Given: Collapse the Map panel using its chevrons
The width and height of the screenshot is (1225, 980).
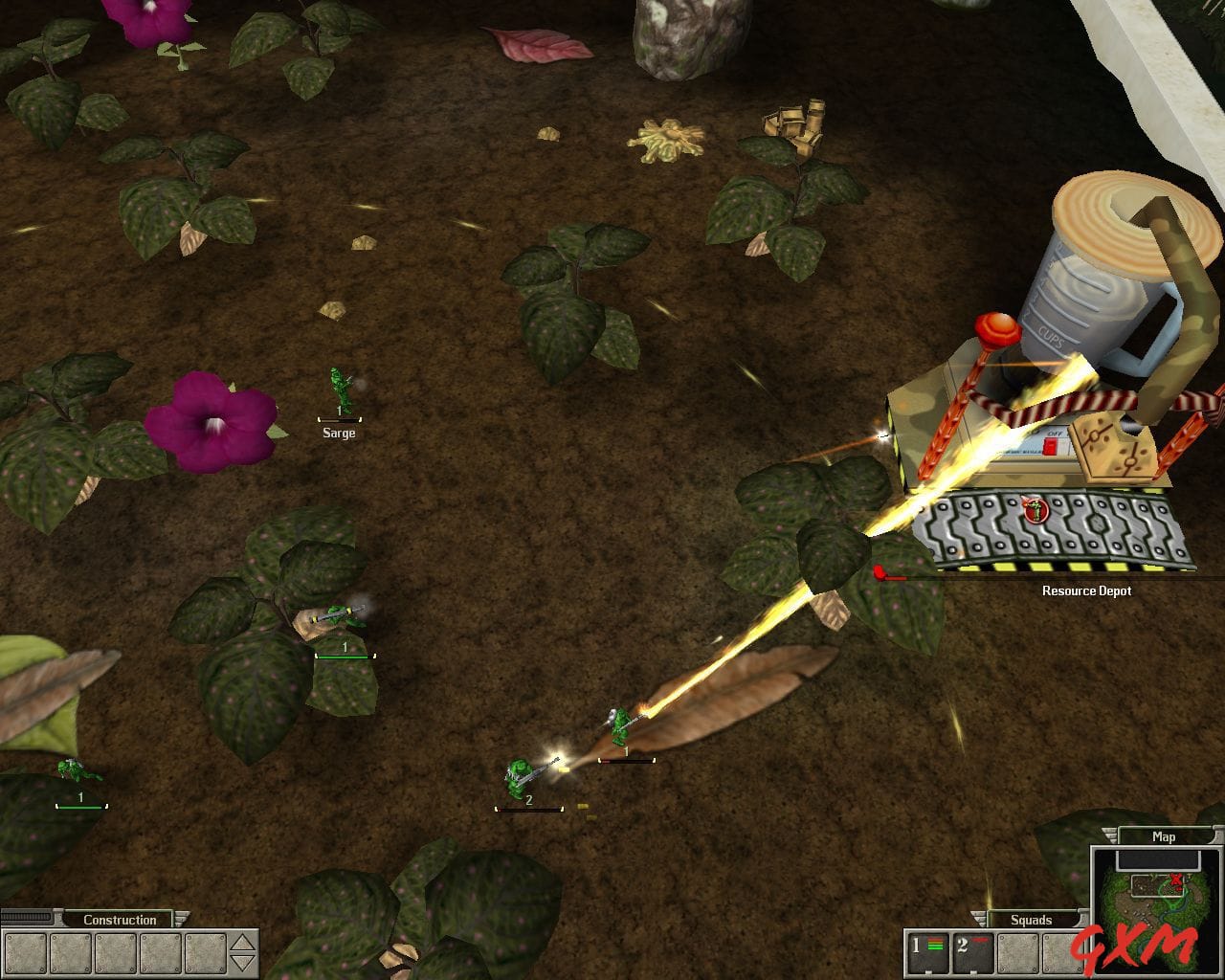Looking at the screenshot, I should pos(1110,835).
